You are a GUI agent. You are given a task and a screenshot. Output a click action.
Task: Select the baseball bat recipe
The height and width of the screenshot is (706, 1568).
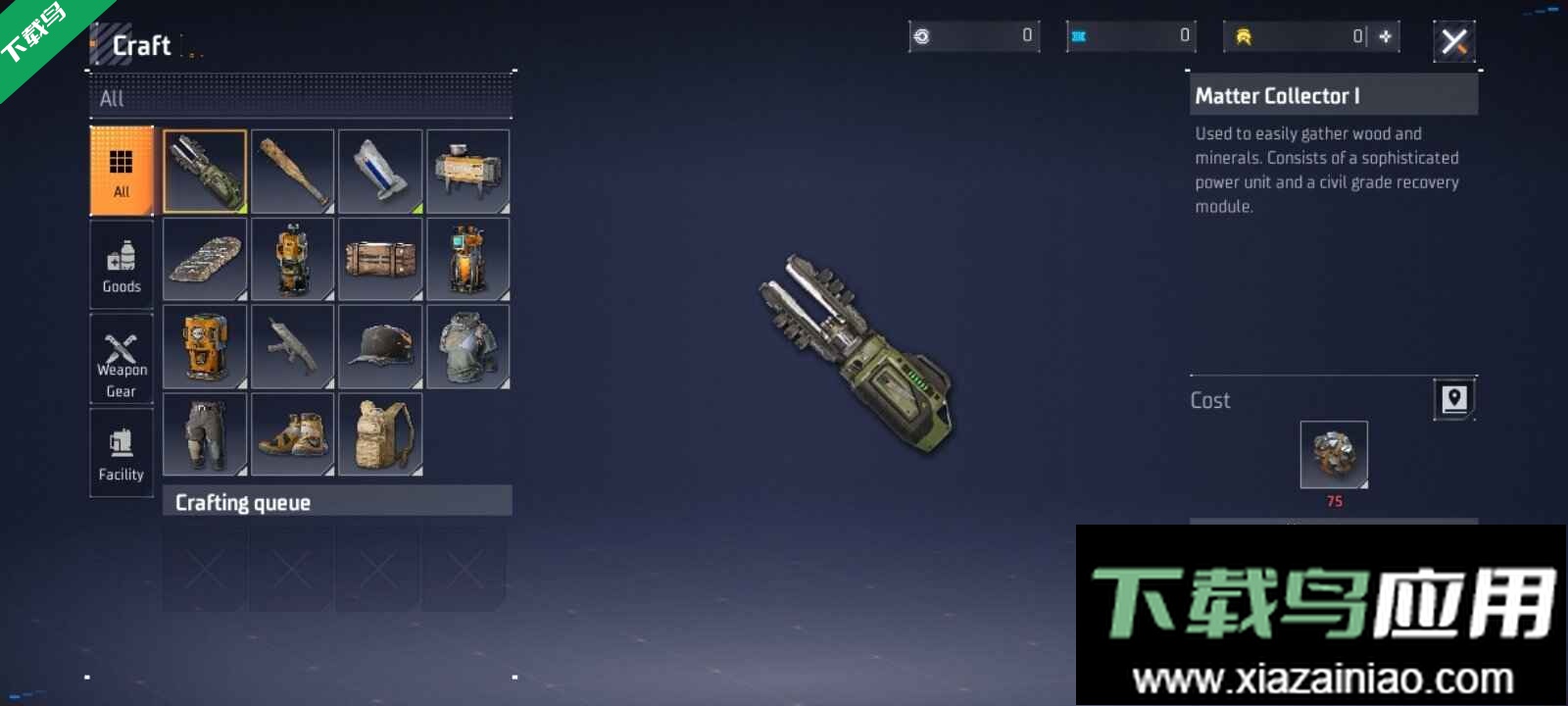(x=292, y=171)
